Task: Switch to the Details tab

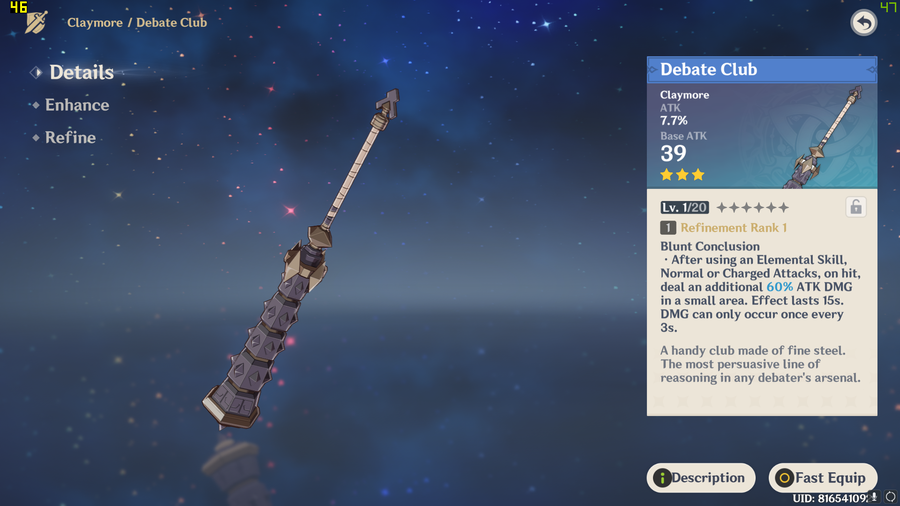Action: 80,72
